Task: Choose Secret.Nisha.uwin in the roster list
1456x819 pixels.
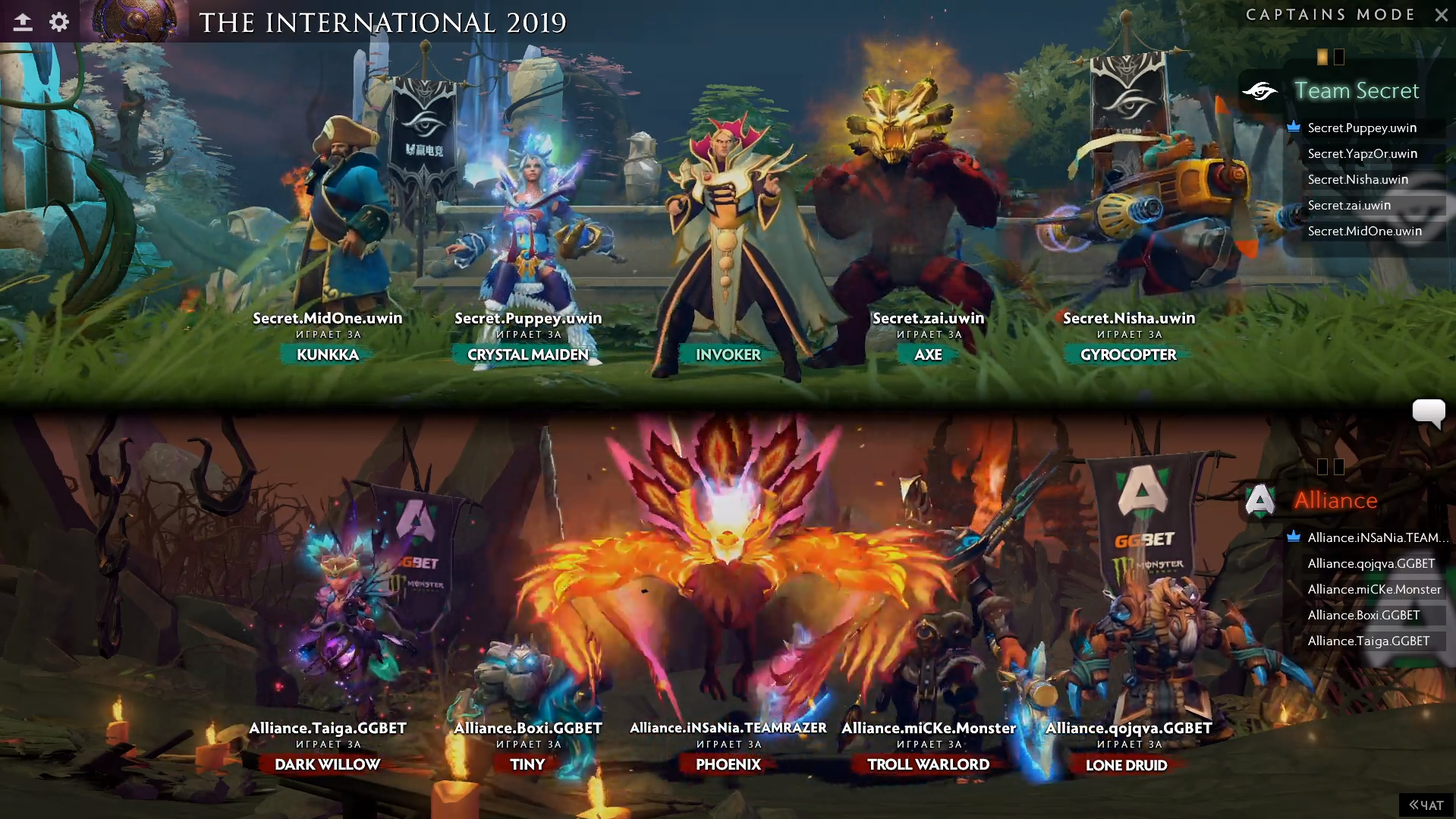Action: pos(1357,179)
